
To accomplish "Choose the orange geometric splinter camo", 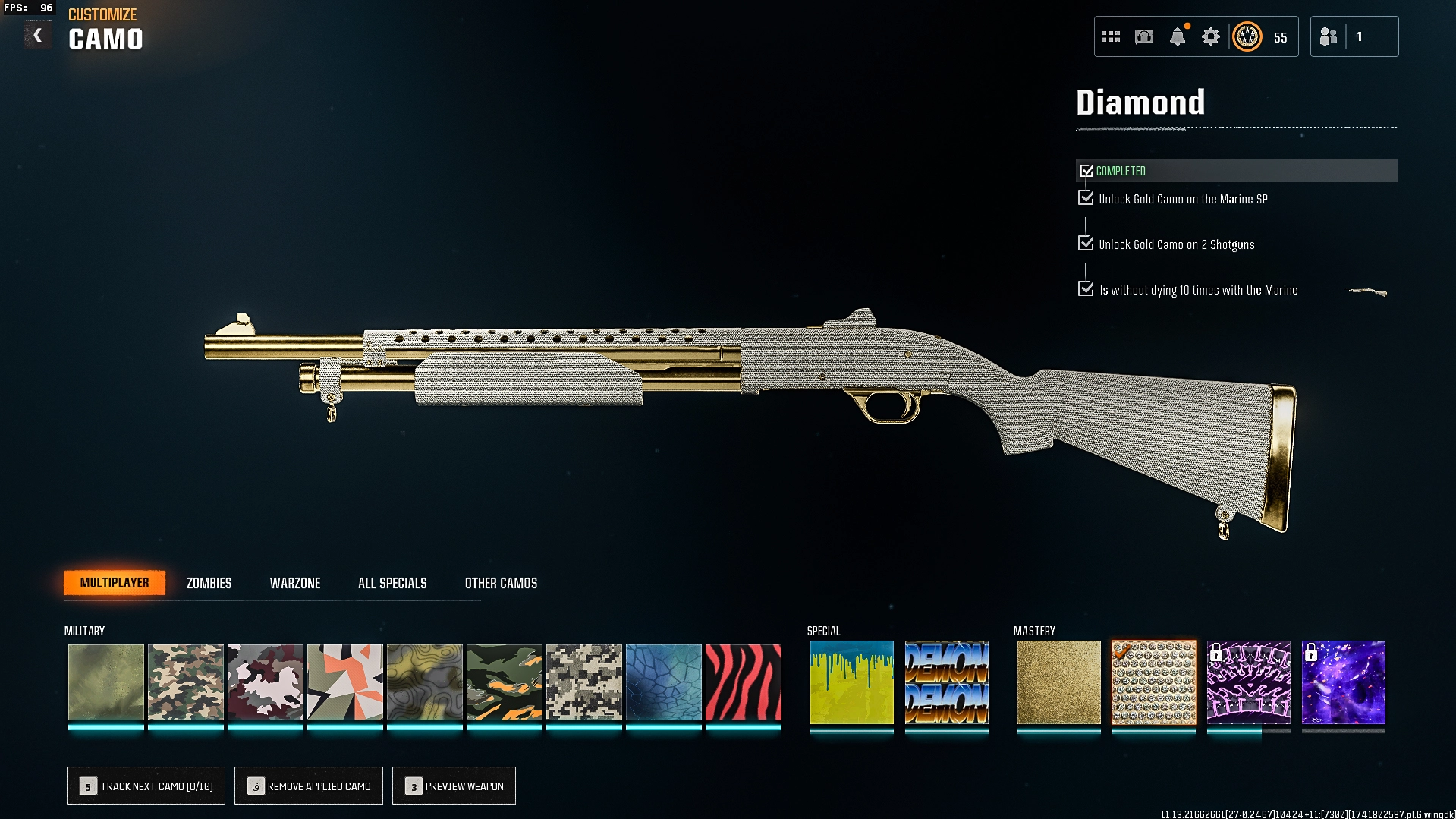I will pyautogui.click(x=344, y=682).
